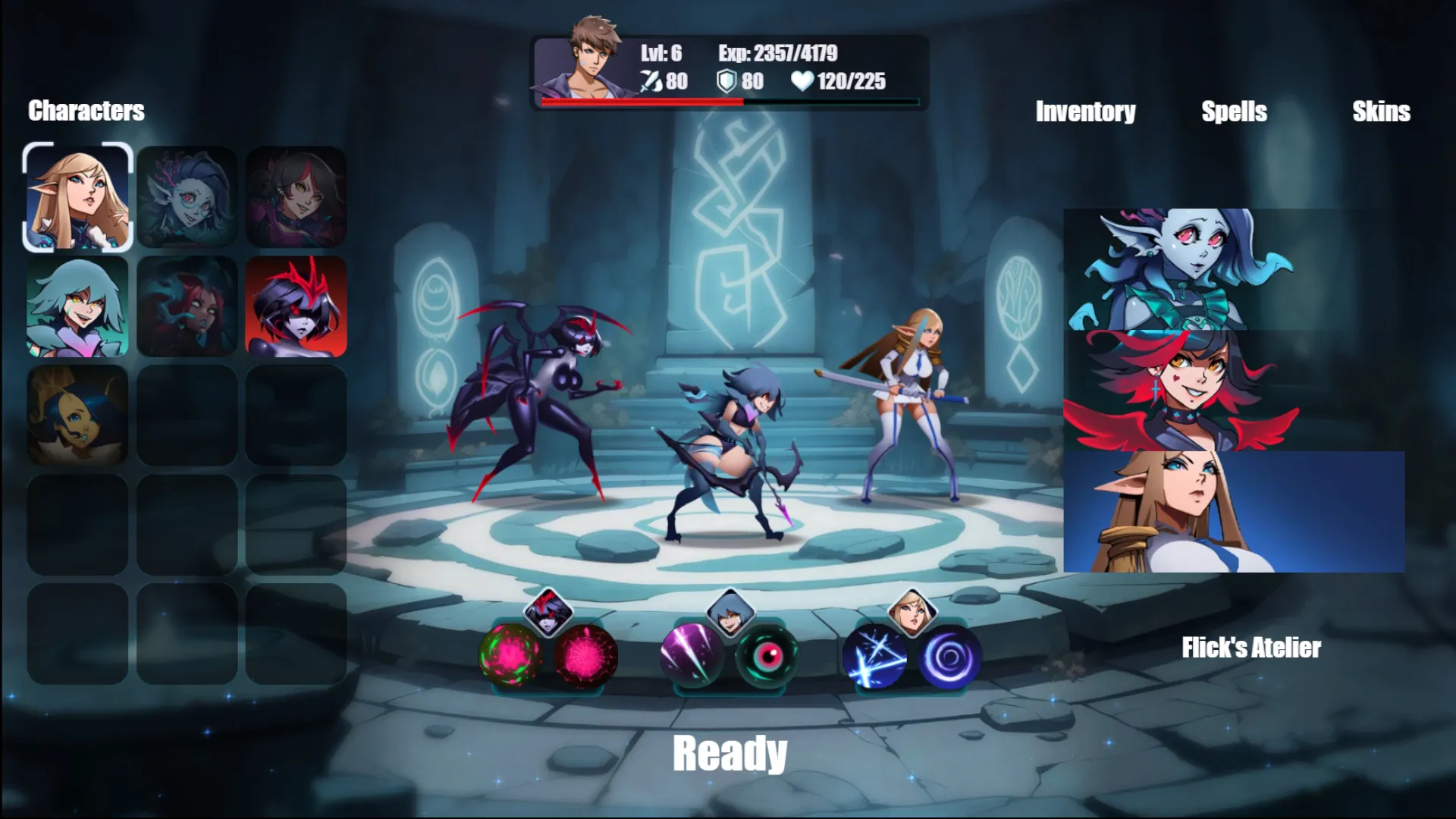Select the red-crowned spider woman portrait
Viewport: 1456px width, 819px height.
296,306
